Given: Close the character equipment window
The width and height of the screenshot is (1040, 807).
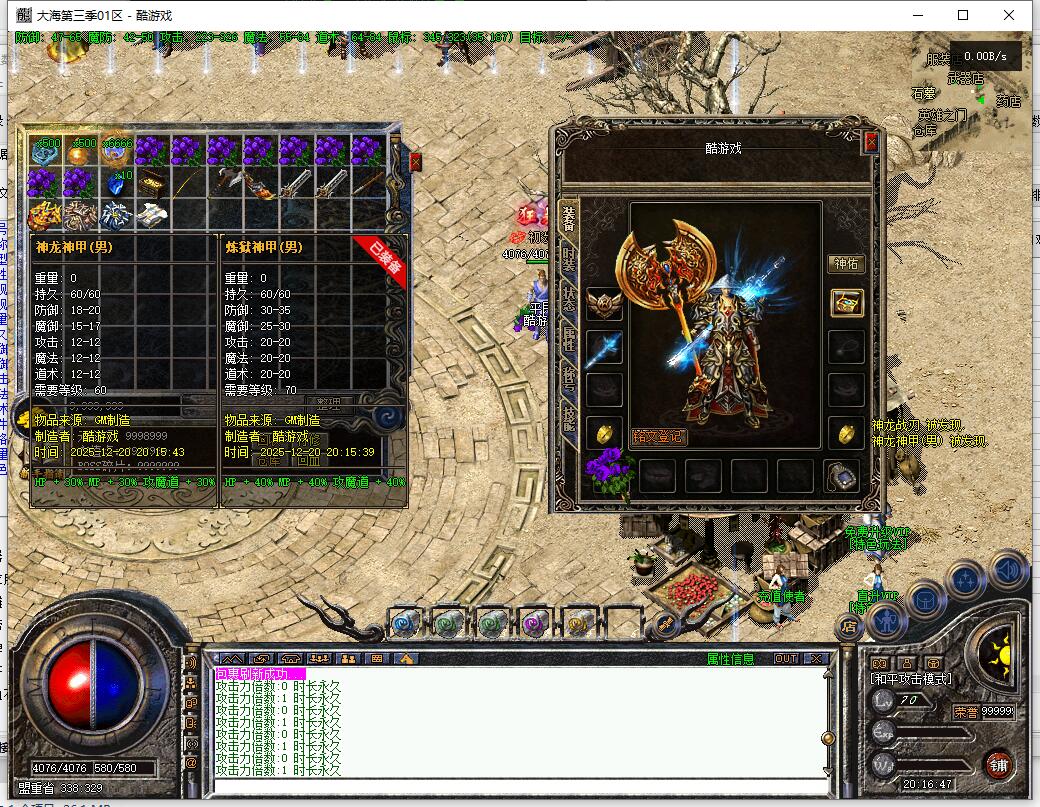Looking at the screenshot, I should 870,142.
